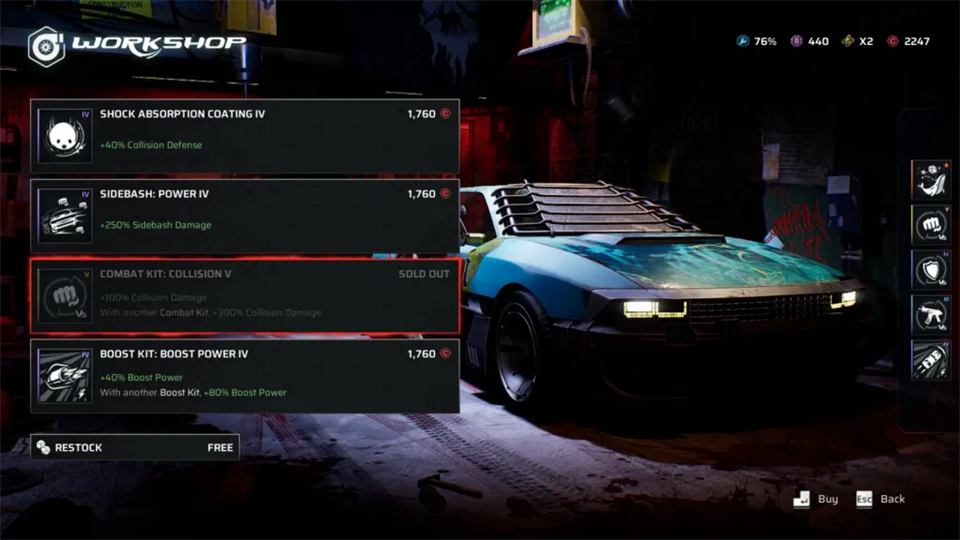This screenshot has height=540, width=960.
Task: Buy the selected workshop item
Action: coord(817,499)
